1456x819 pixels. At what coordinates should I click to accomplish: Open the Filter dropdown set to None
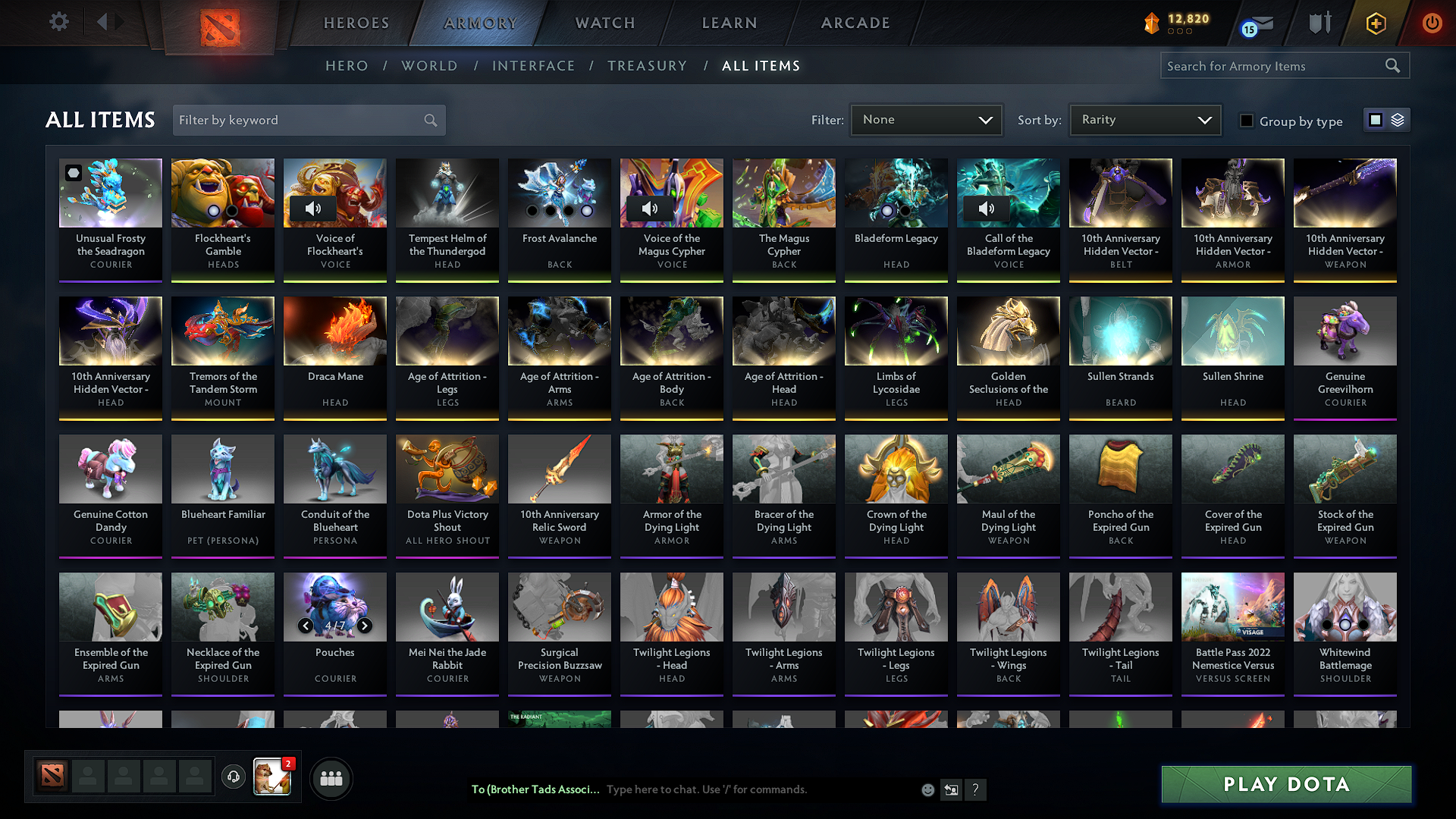926,119
